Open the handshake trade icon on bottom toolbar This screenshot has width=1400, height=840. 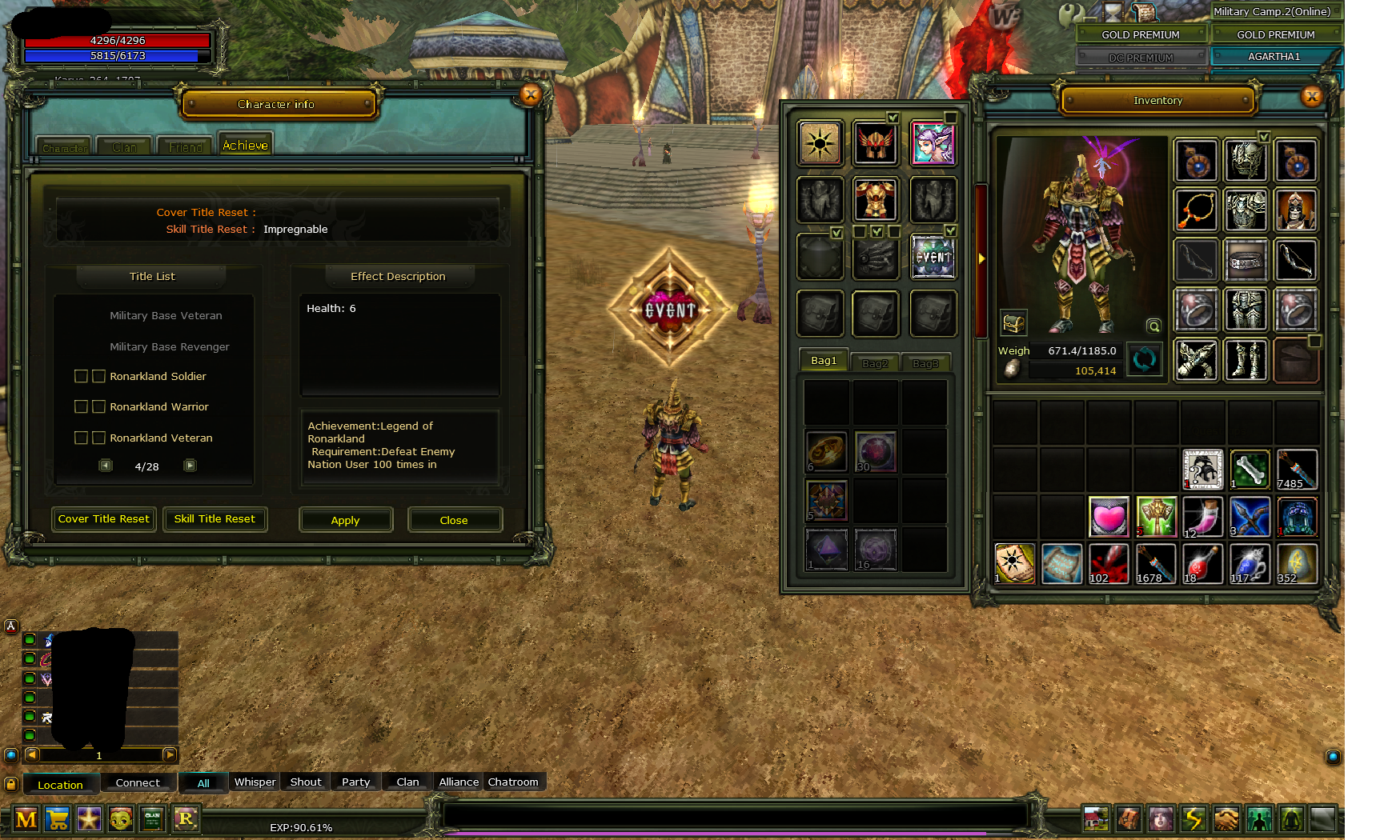click(x=1226, y=819)
